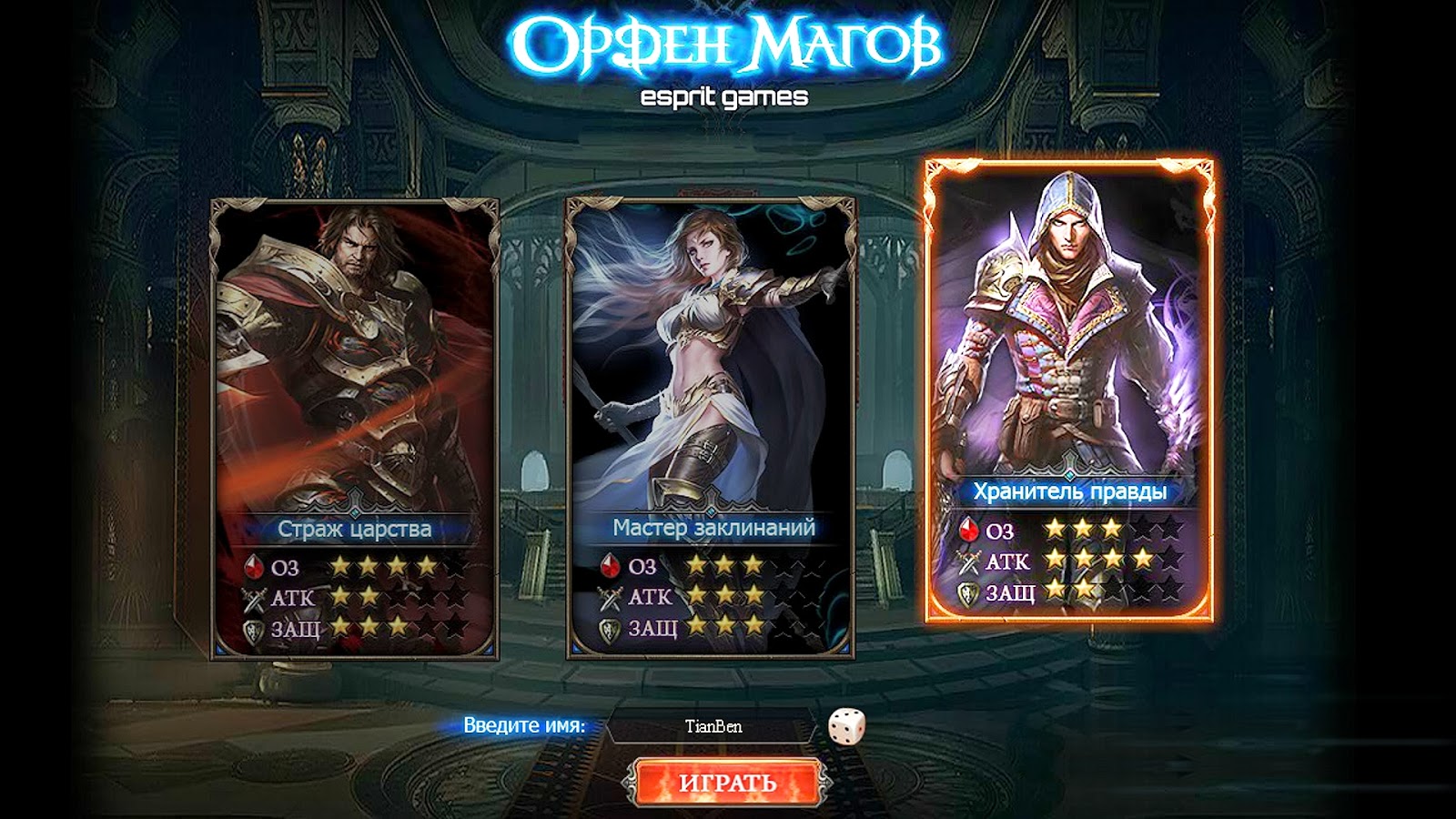This screenshot has width=1456, height=819.
Task: Start the game with the ИГРАТЬ button
Action: pyautogui.click(x=728, y=783)
